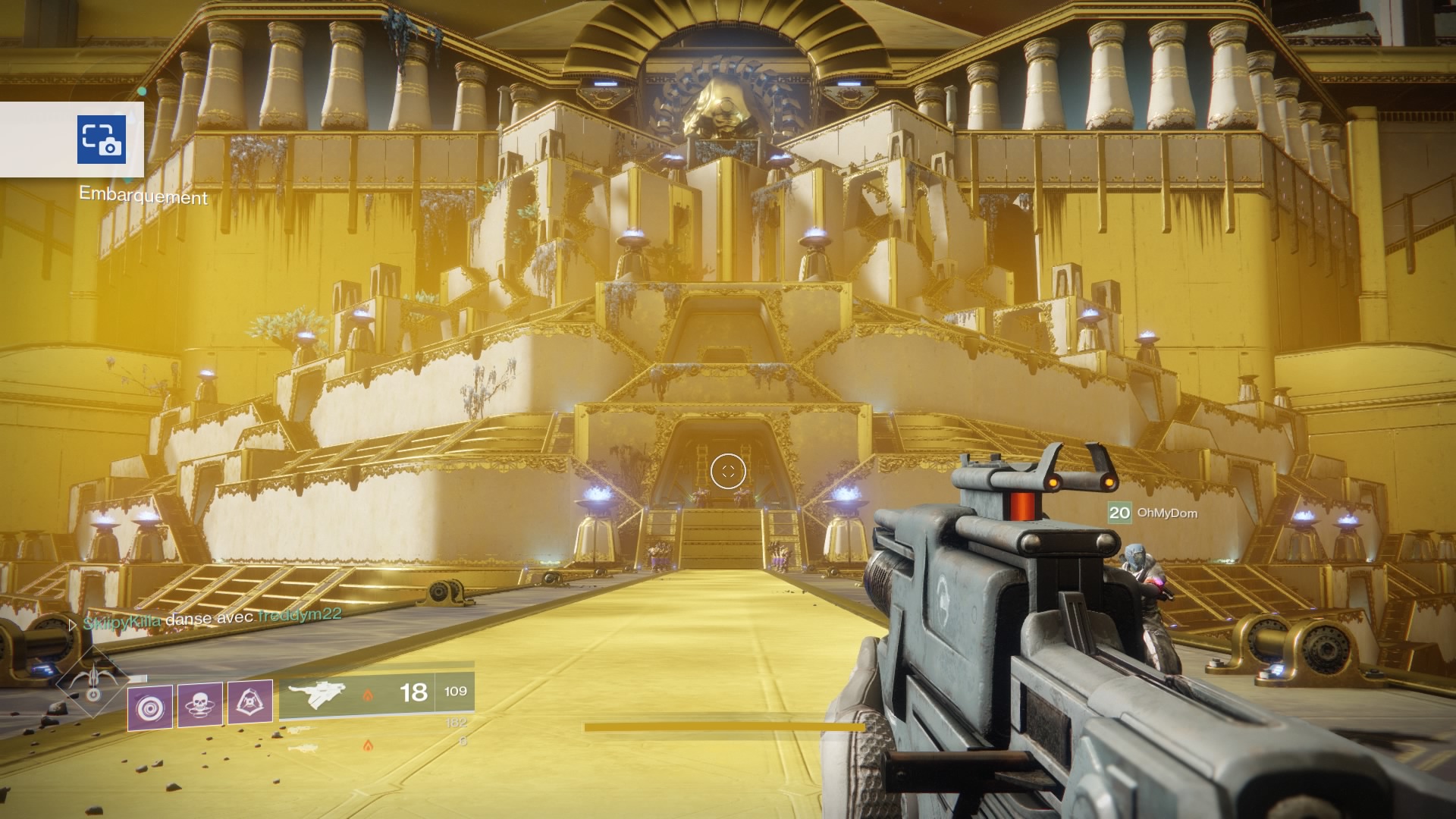This screenshot has width=1456, height=819.
Task: Select the OhMyDom player nameplate
Action: pyautogui.click(x=1153, y=513)
